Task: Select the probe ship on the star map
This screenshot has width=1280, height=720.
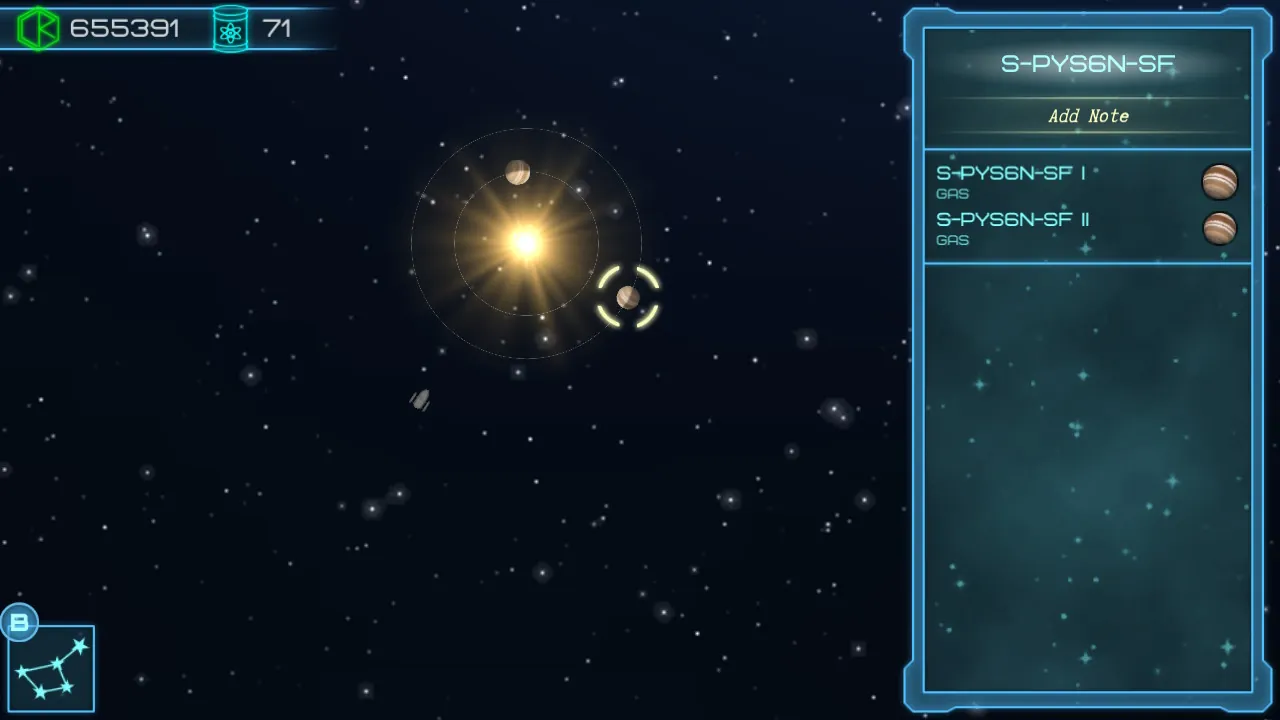Action: click(x=419, y=400)
